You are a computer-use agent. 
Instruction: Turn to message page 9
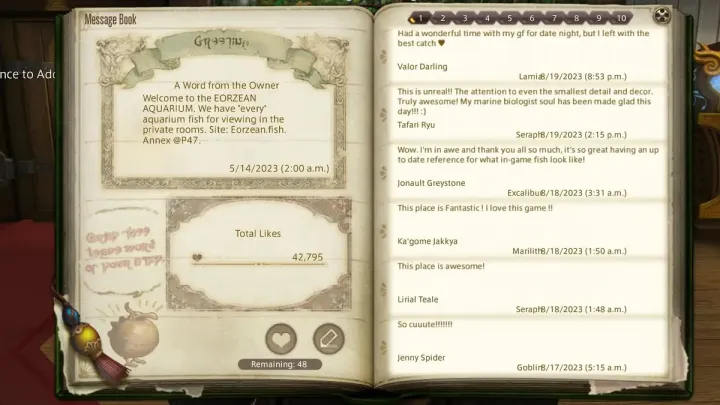(x=598, y=18)
